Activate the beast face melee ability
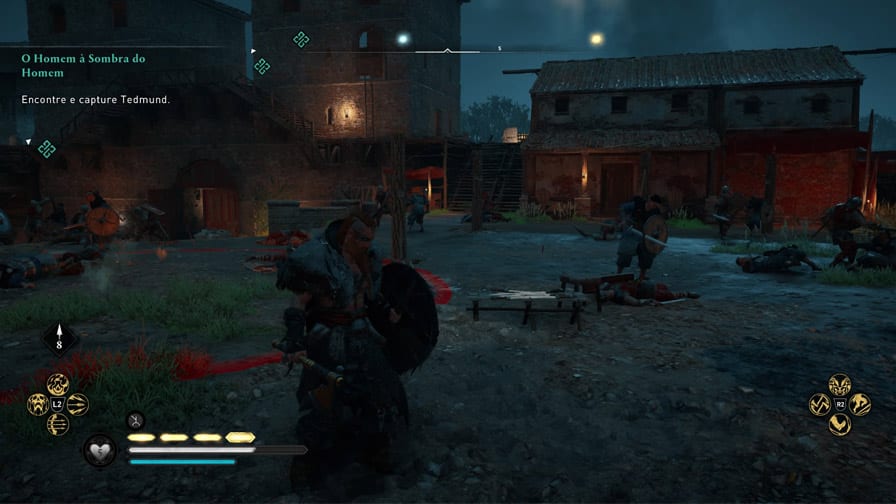 click(x=839, y=383)
